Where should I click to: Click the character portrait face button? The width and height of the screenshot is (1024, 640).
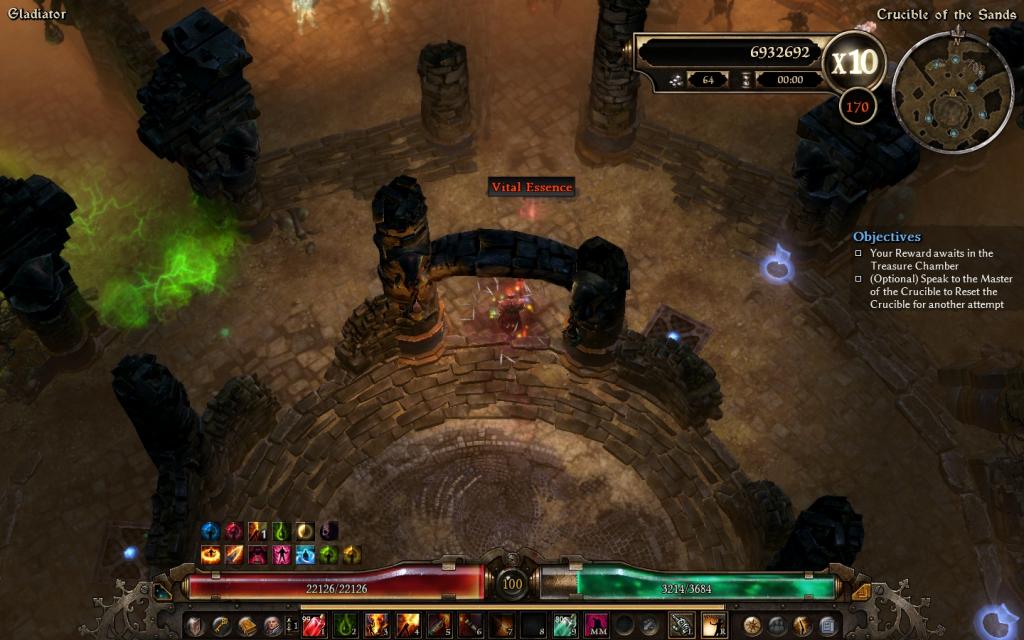tap(270, 626)
